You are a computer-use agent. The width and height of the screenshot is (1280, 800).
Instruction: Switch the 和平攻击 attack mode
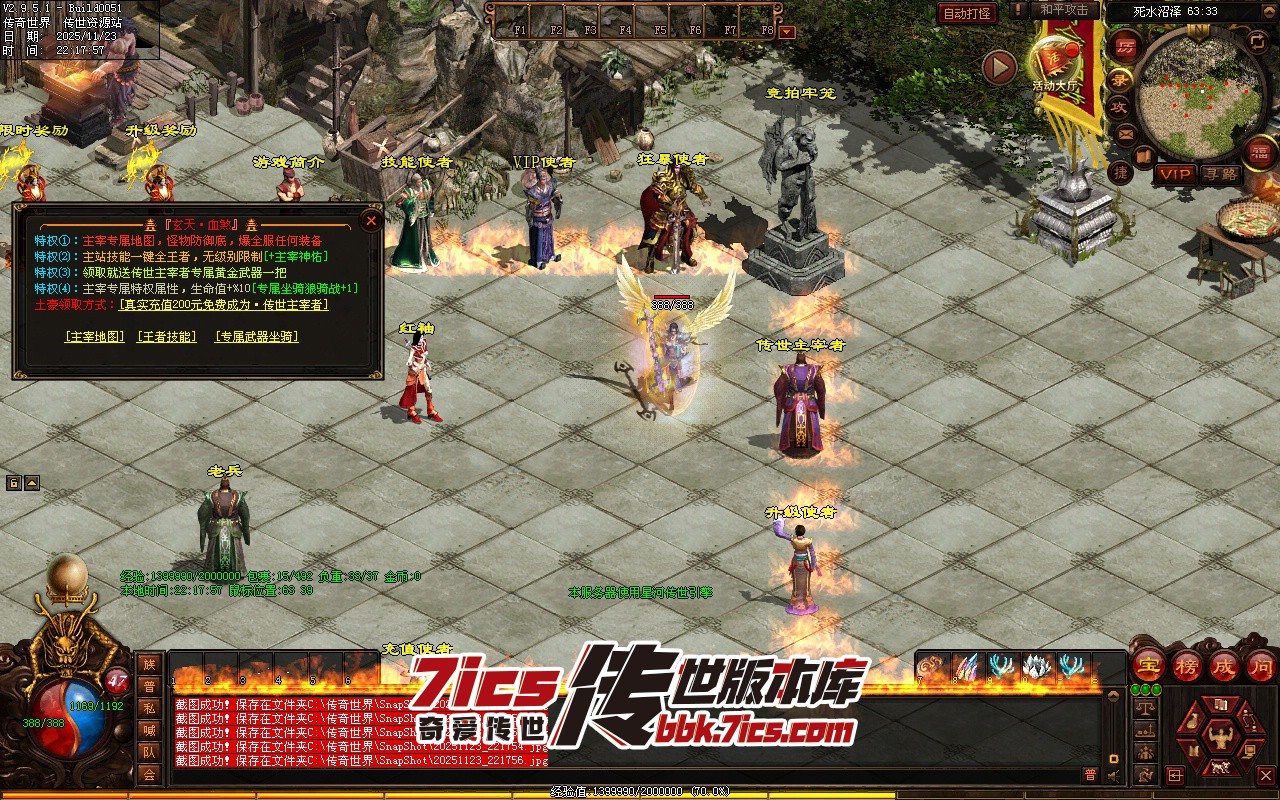[x=1064, y=10]
